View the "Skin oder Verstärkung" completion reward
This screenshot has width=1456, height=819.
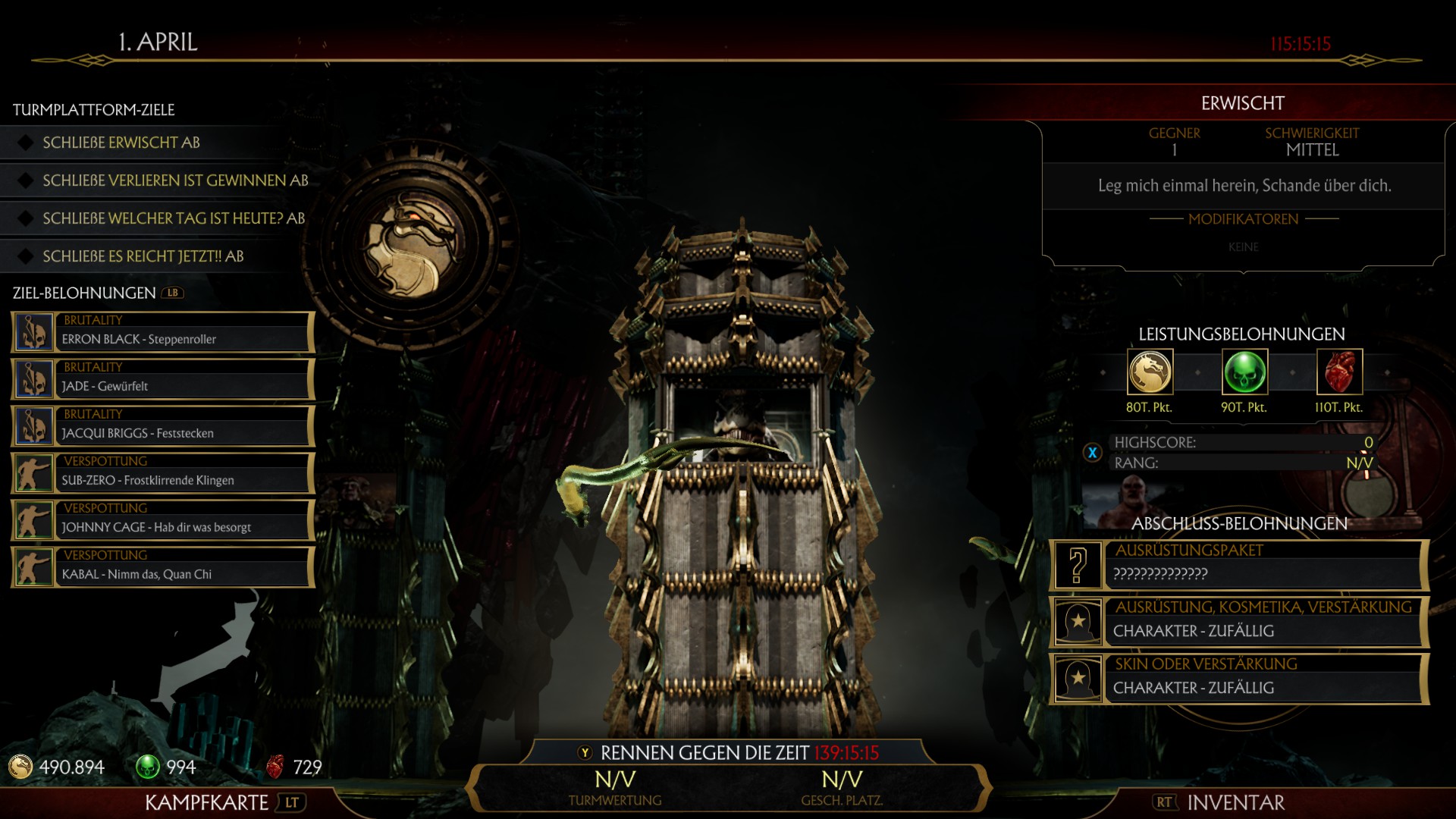(x=1239, y=679)
